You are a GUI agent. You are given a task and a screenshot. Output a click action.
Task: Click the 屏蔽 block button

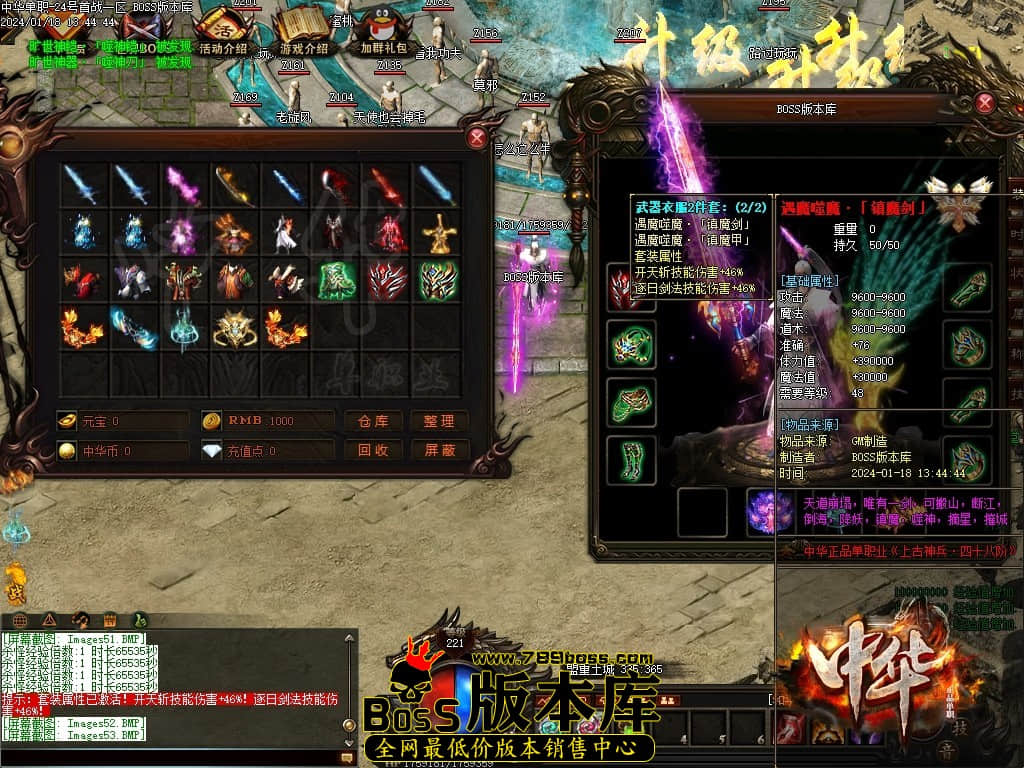439,451
